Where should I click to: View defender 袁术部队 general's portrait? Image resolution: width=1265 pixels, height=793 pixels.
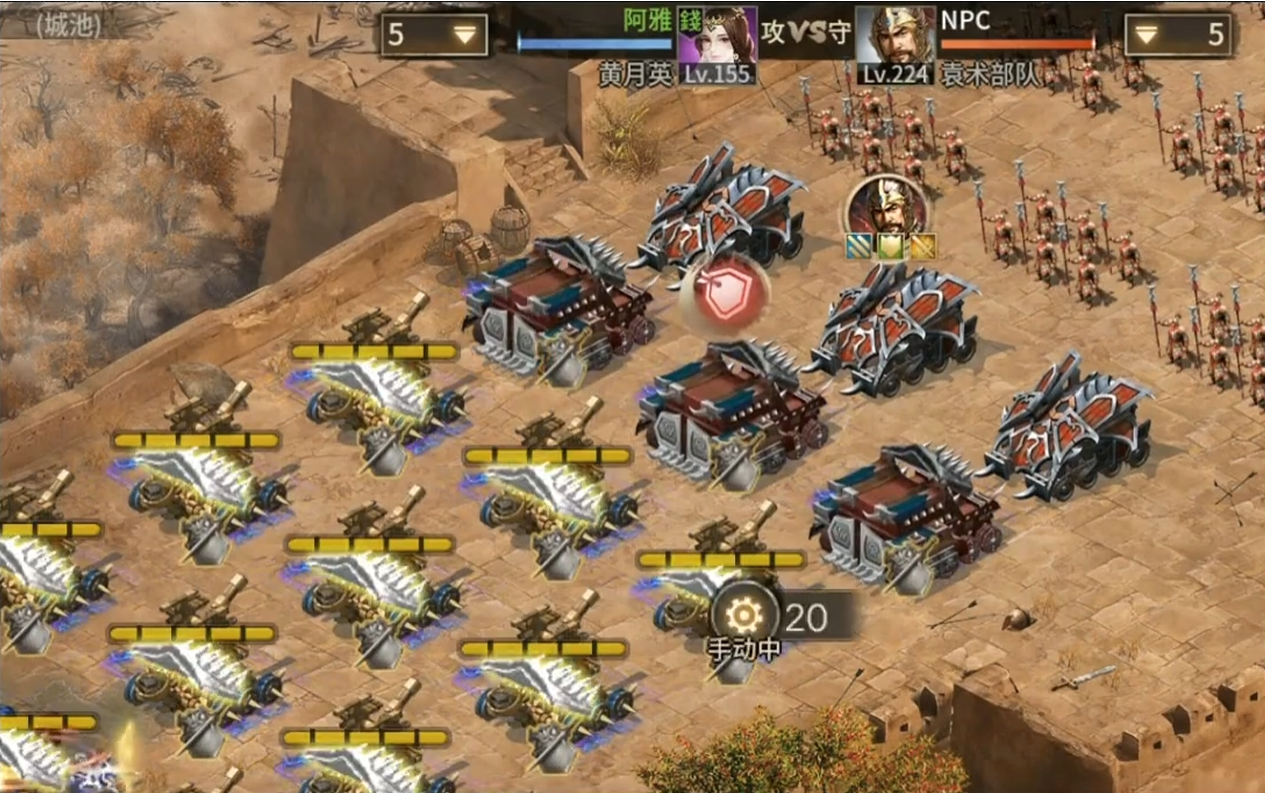click(895, 40)
